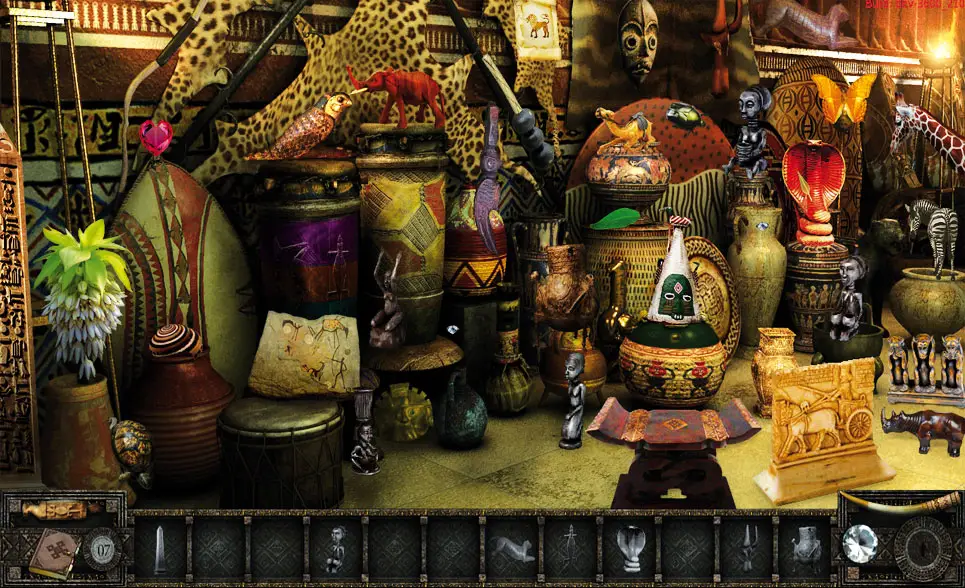The width and height of the screenshot is (965, 588).
Task: Select the crouching big cat silhouette
Action: 514,549
